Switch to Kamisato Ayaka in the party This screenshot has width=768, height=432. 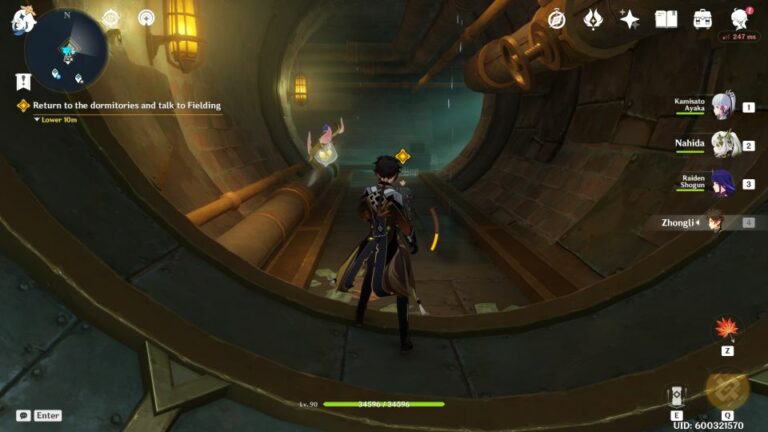point(722,105)
